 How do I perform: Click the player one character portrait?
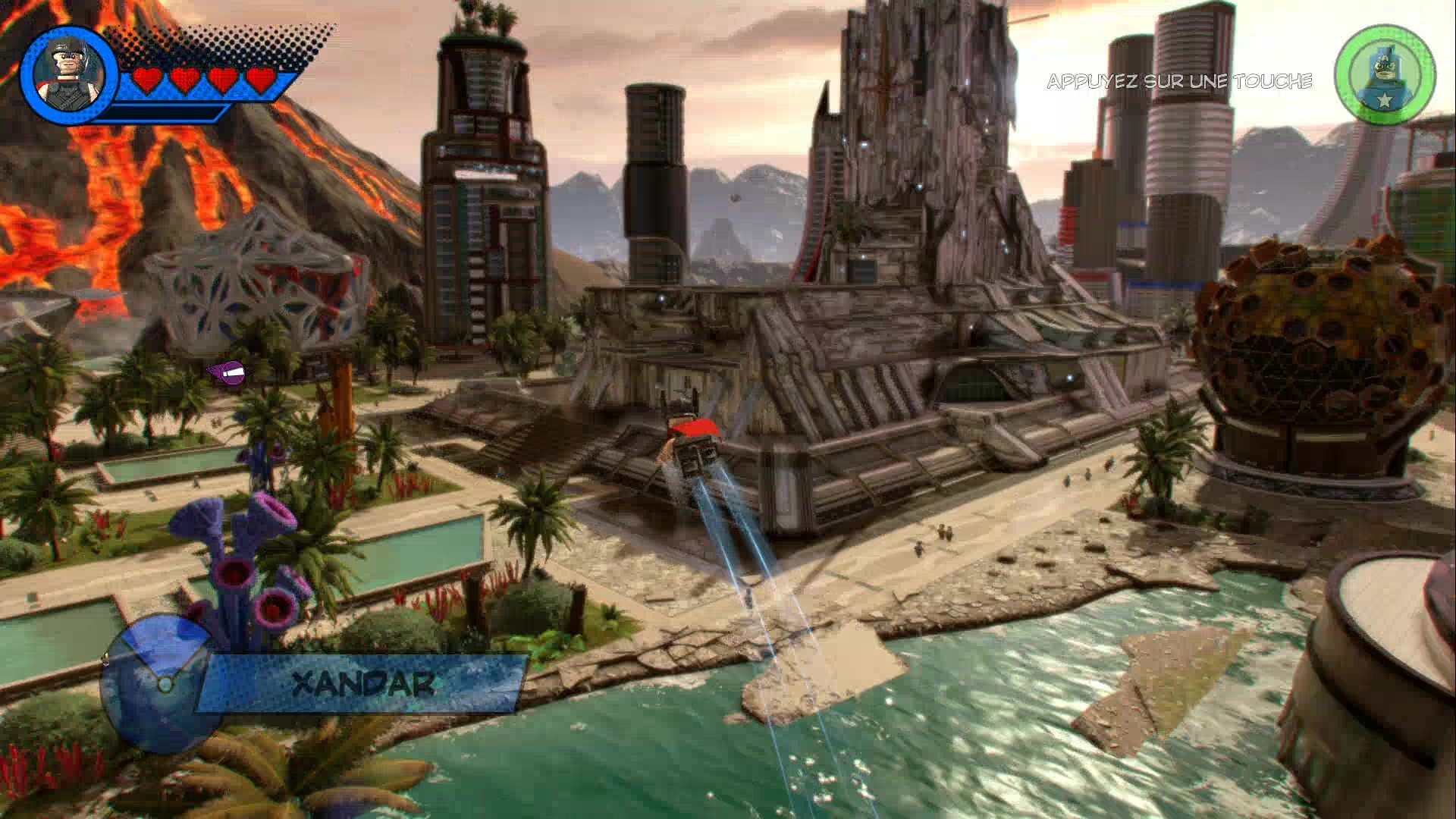coord(70,74)
